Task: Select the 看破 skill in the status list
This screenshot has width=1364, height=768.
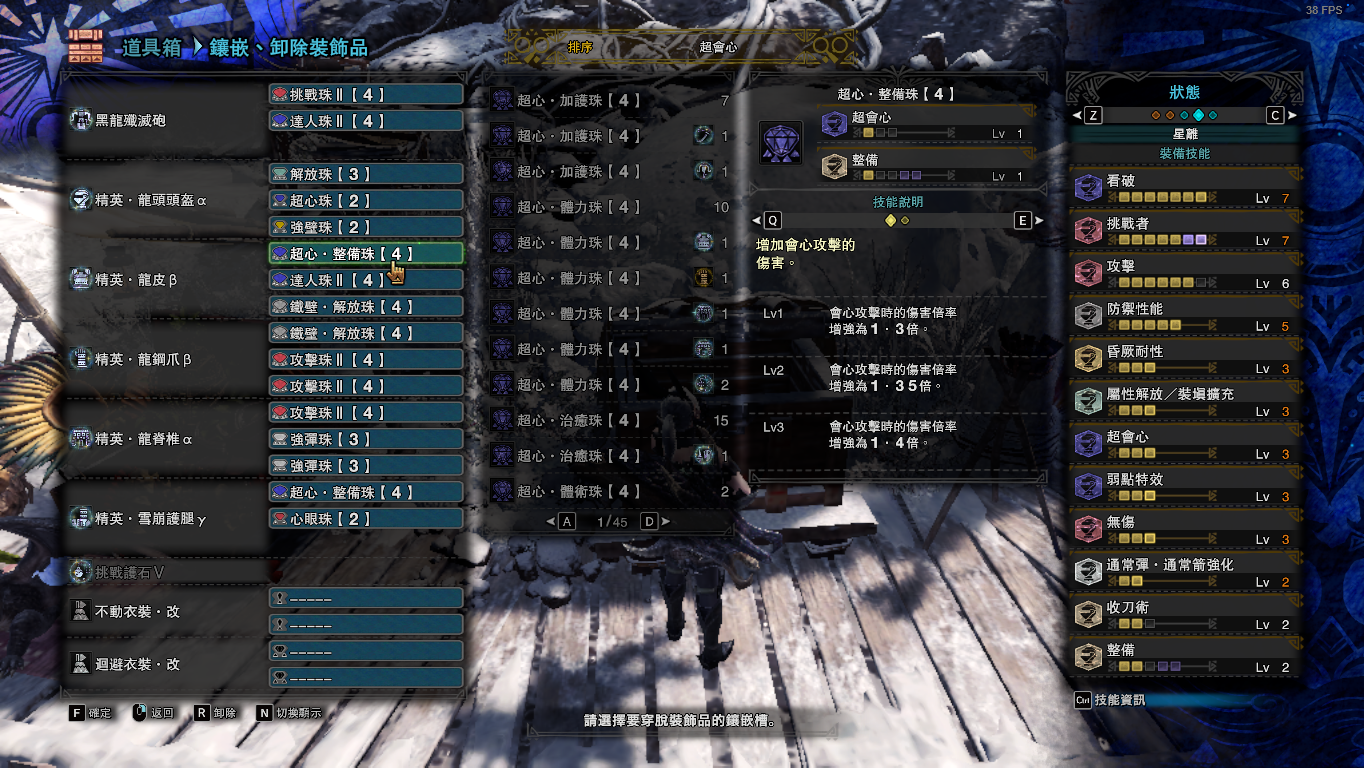Action: [x=1184, y=189]
